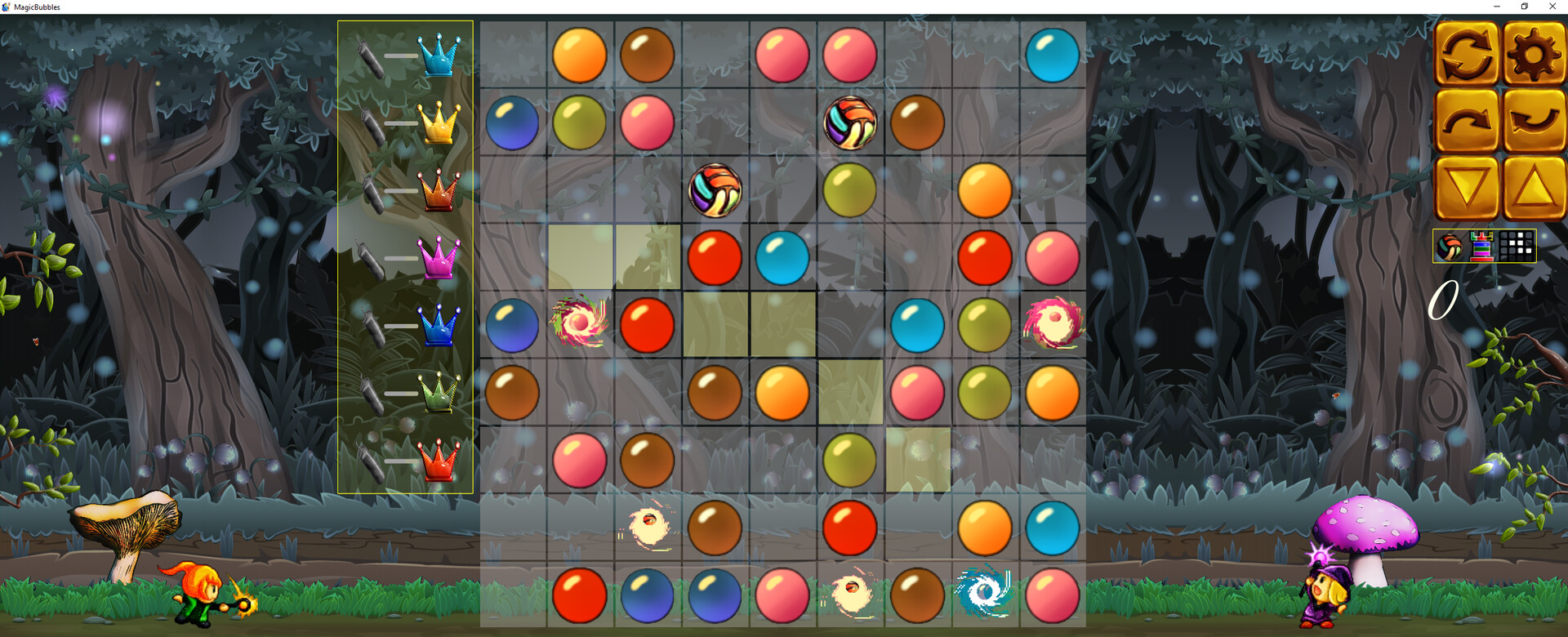Click the redo arrow icon
This screenshot has width=1568, height=637.
coord(1466,121)
